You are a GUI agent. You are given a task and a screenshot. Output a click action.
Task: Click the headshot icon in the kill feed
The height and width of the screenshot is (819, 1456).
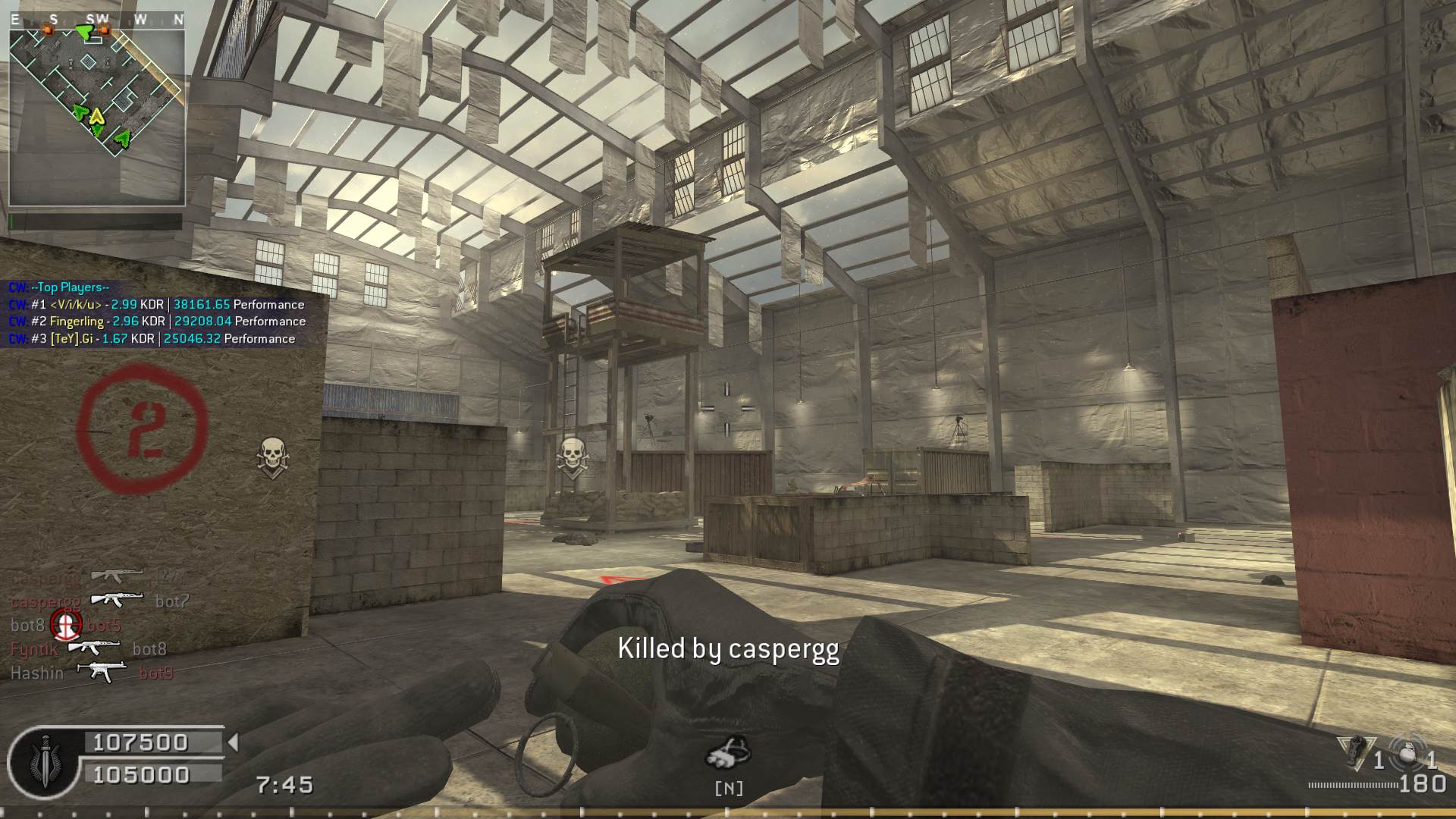point(66,625)
